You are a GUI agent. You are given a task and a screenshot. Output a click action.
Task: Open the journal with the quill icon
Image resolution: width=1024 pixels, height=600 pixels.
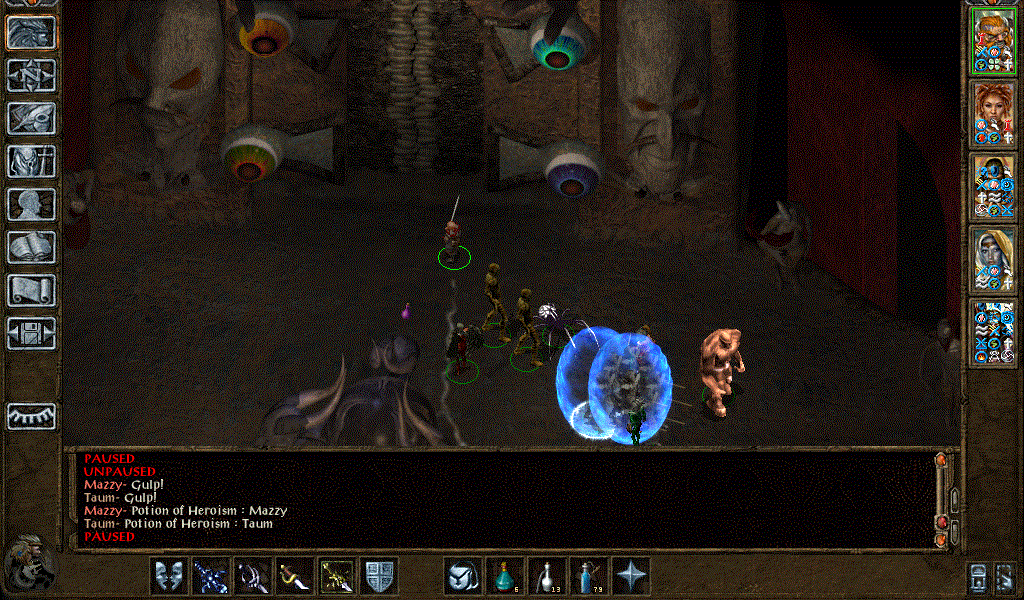tap(32, 118)
